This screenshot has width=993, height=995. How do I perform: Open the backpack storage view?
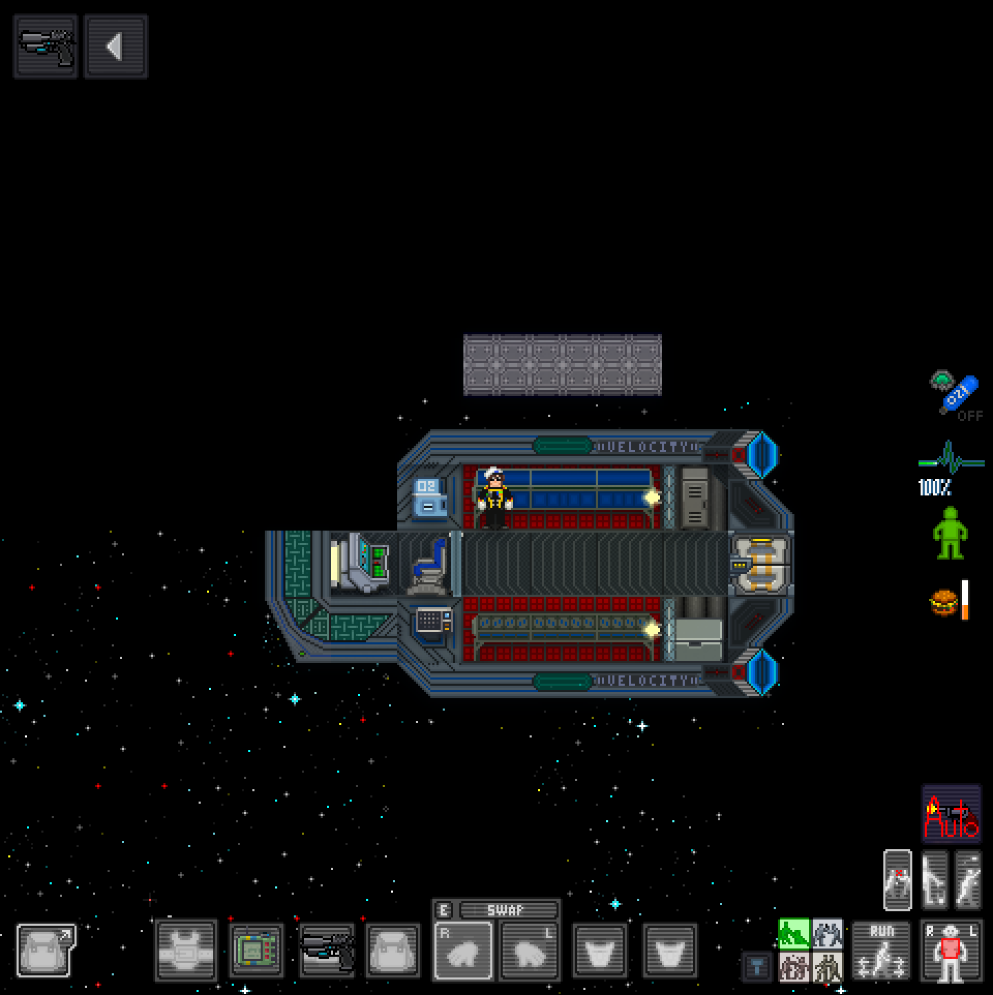46,950
